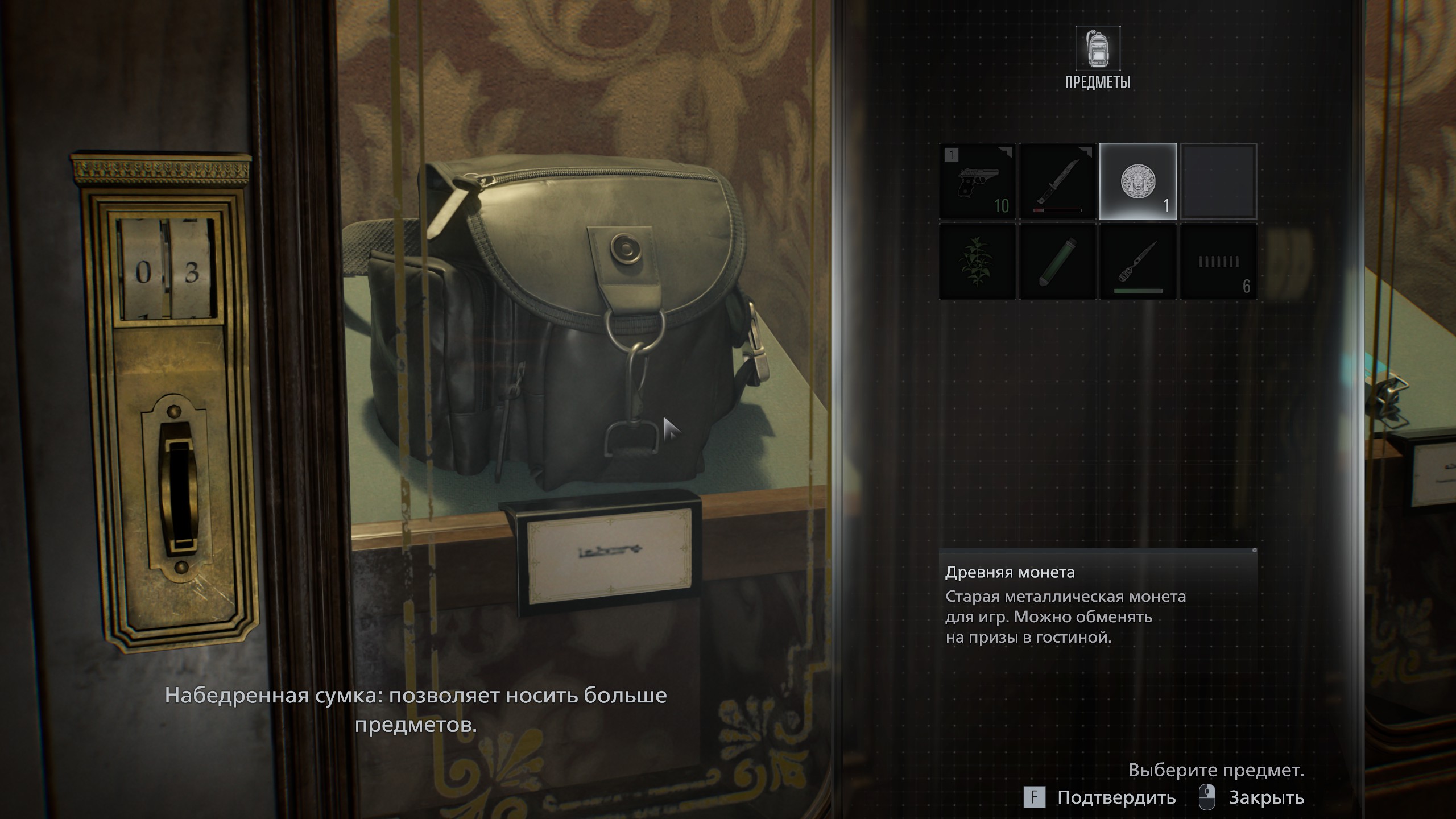Select the handgun ammo slot
Viewport: 1456px width, 819px height.
[x=1218, y=262]
